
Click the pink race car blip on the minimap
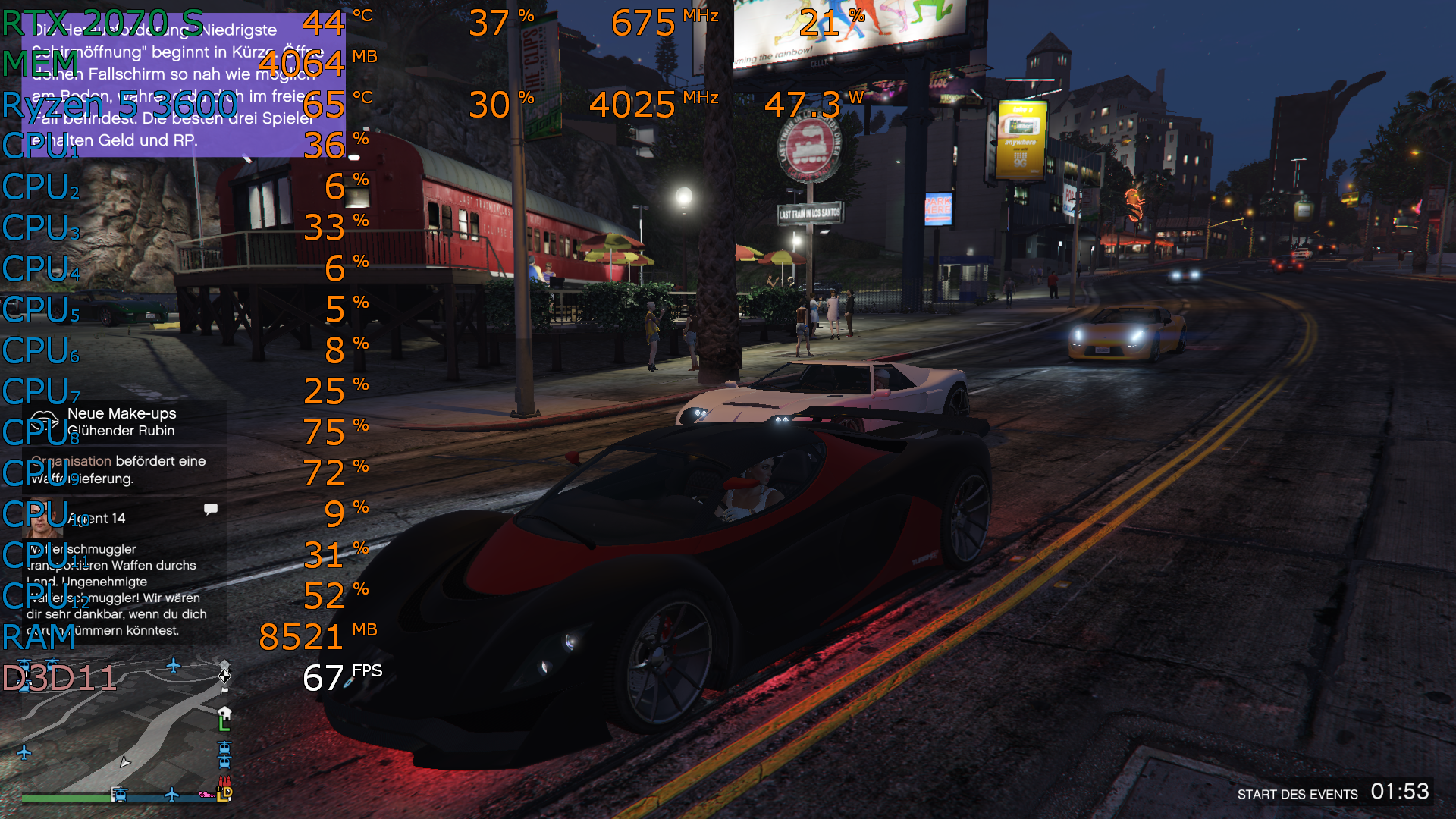[x=206, y=795]
